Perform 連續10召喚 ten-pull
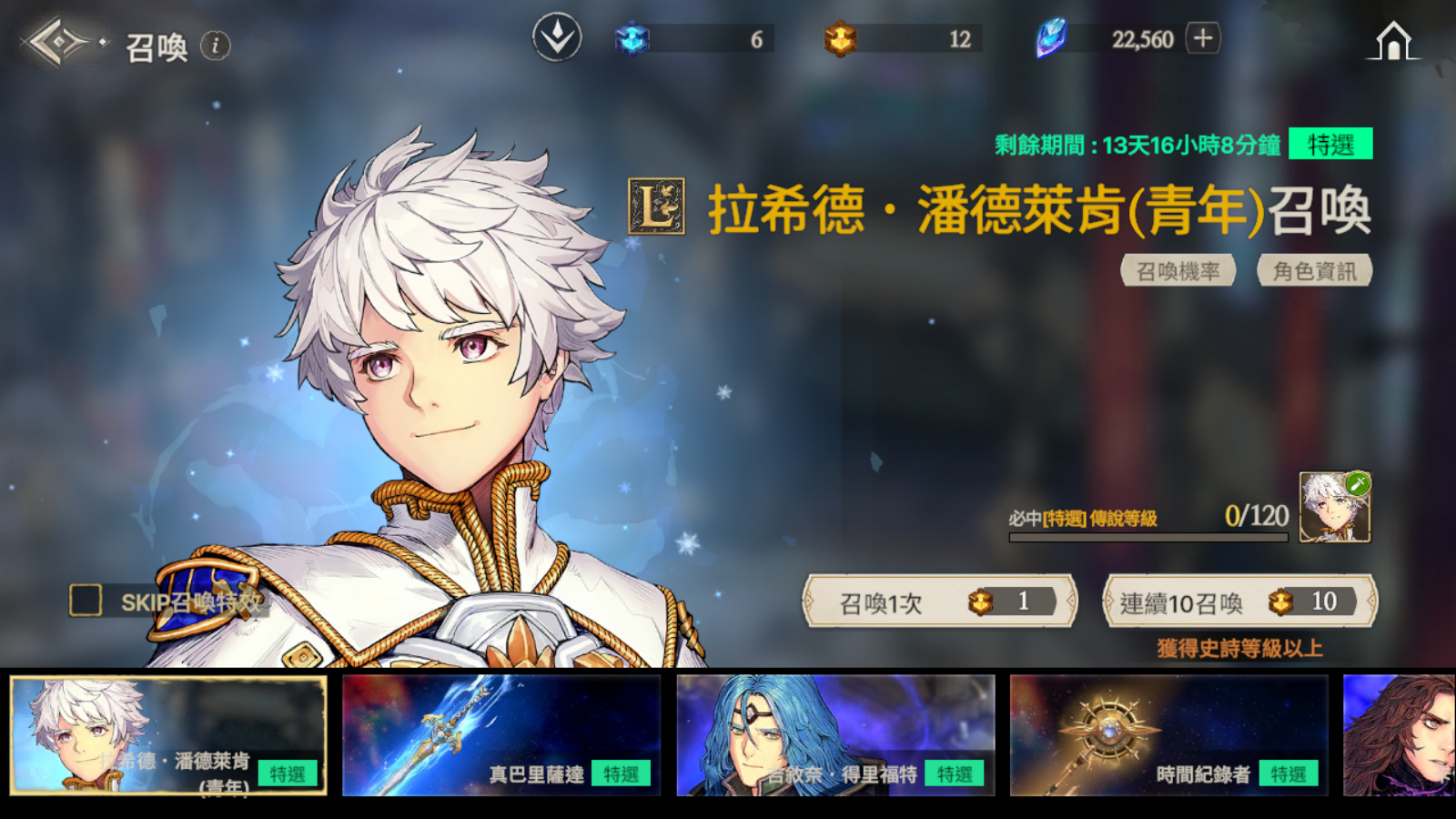1456x819 pixels. coord(1239,602)
